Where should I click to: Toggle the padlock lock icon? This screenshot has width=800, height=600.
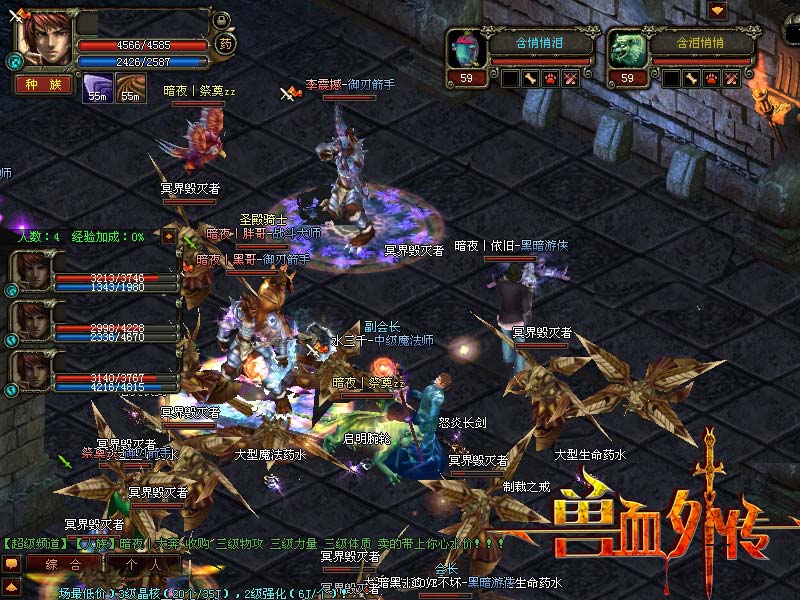[222, 19]
